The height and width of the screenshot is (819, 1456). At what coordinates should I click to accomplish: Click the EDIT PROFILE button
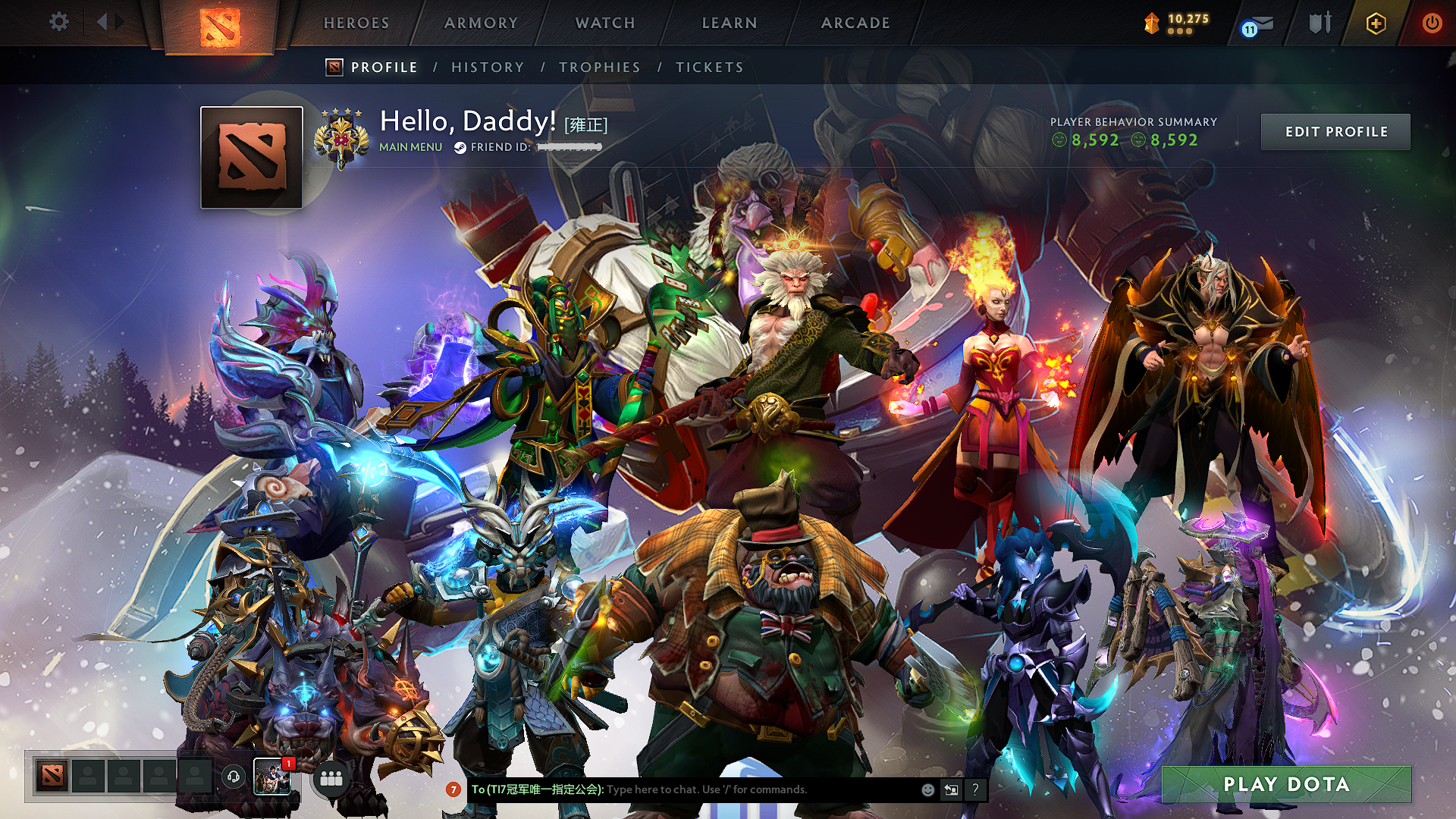(1335, 131)
